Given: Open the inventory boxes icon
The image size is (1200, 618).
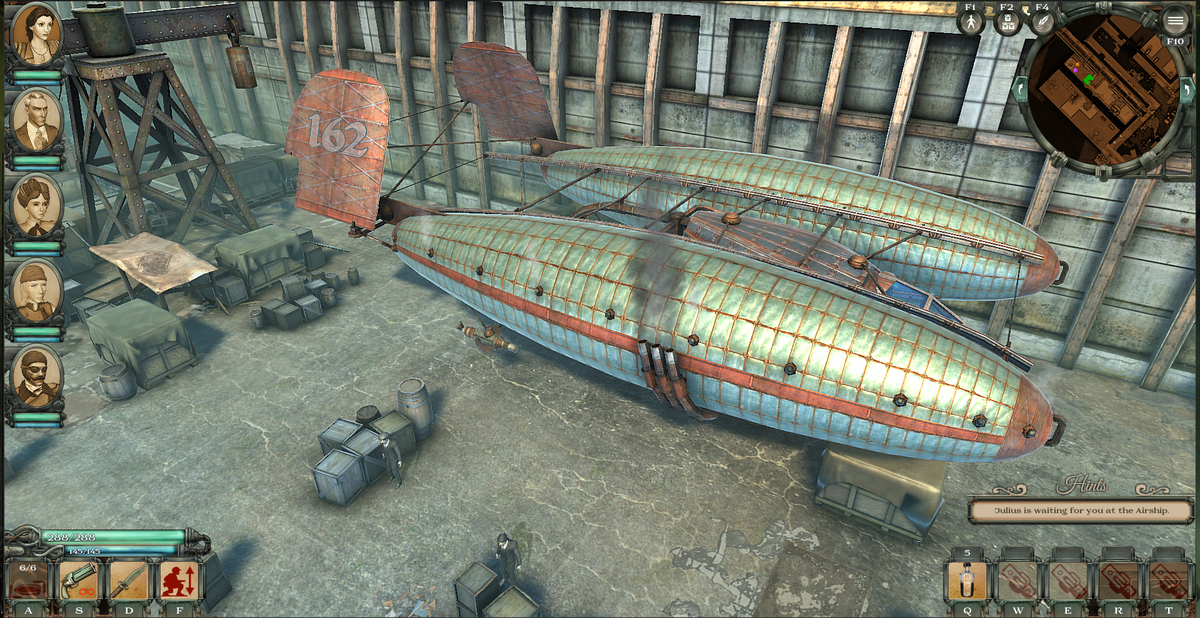Looking at the screenshot, I should (1007, 21).
